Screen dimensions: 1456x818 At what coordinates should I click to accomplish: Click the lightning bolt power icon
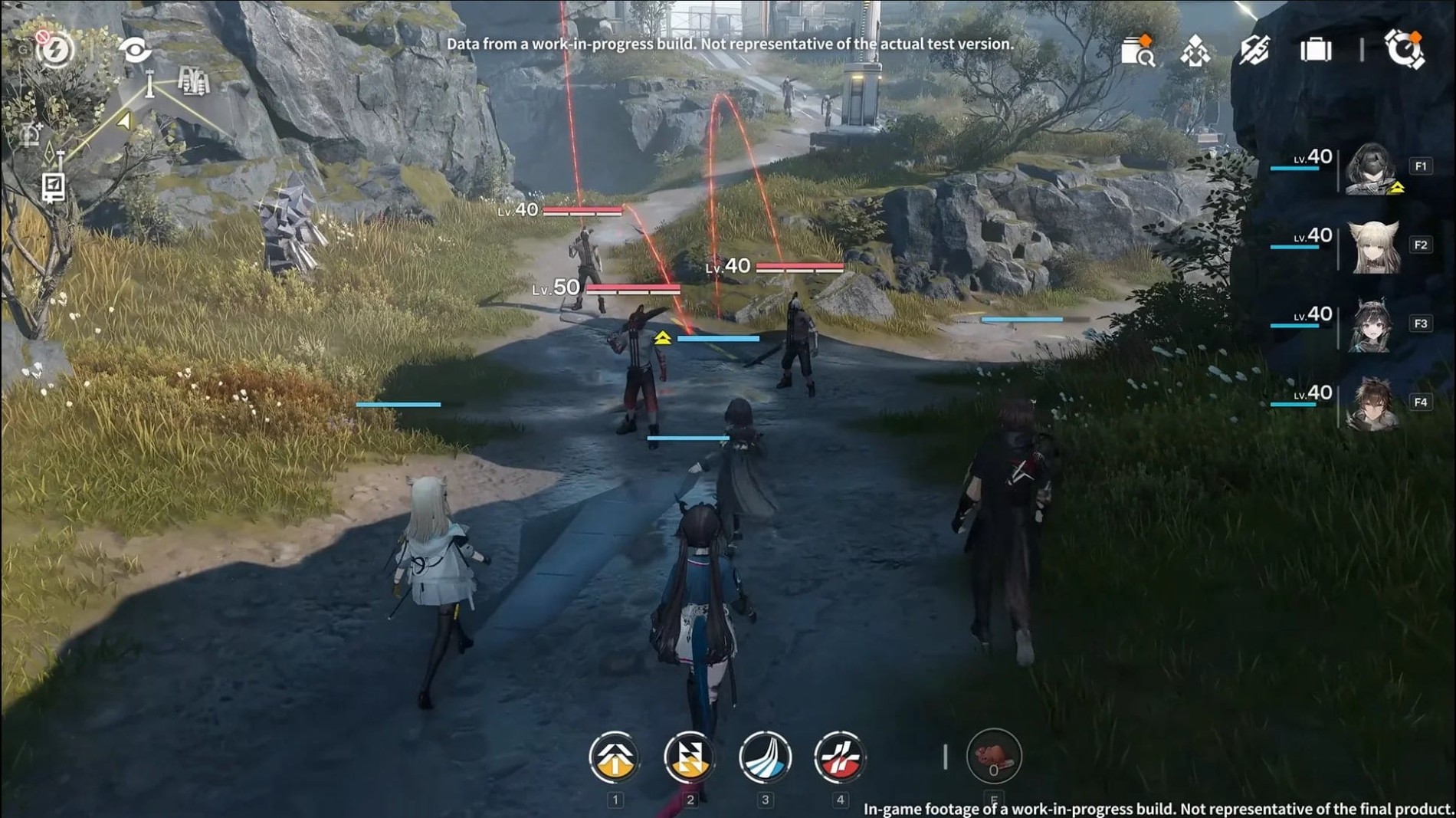[x=55, y=51]
